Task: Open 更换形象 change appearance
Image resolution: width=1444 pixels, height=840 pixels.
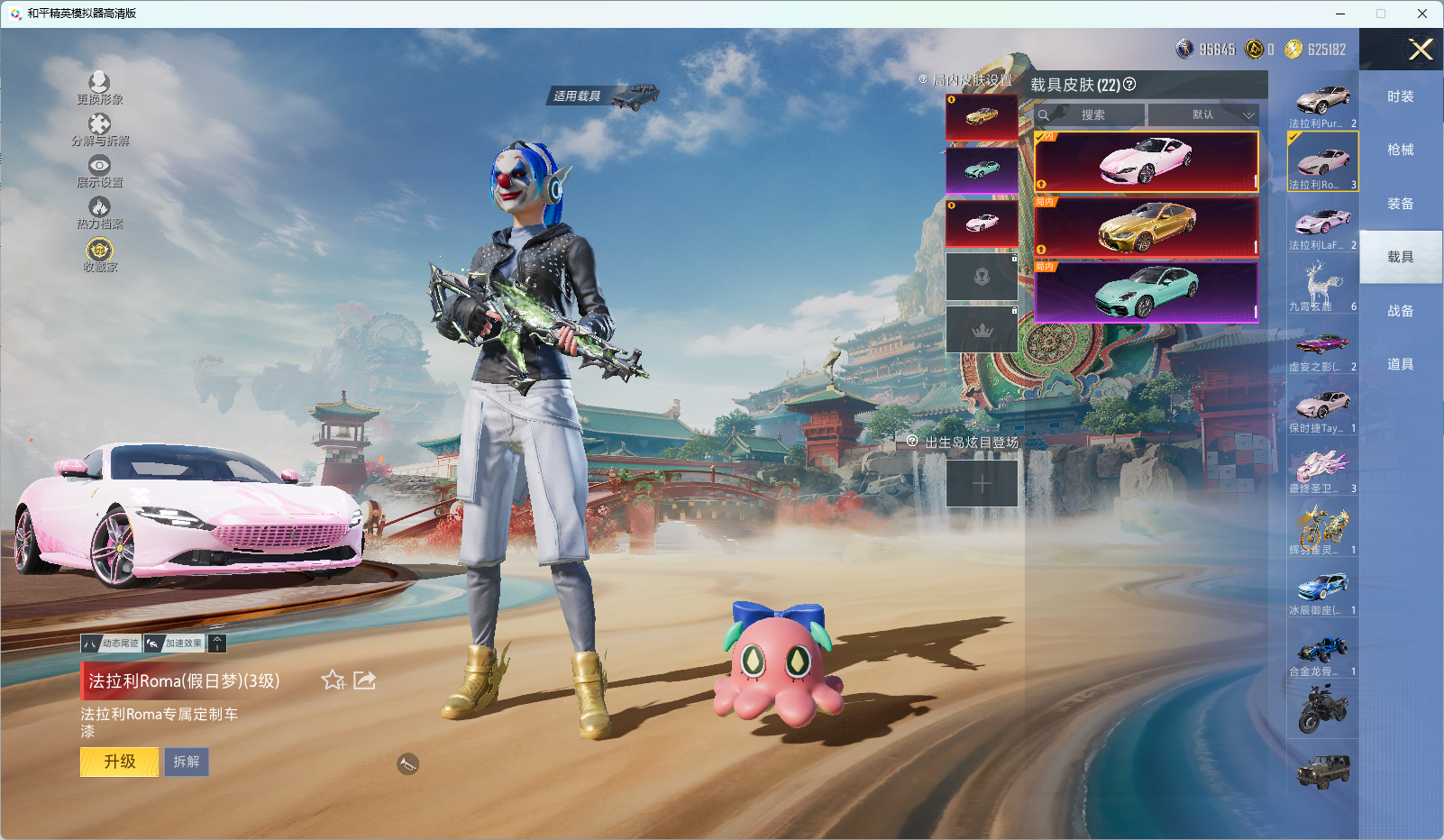Action: (99, 87)
